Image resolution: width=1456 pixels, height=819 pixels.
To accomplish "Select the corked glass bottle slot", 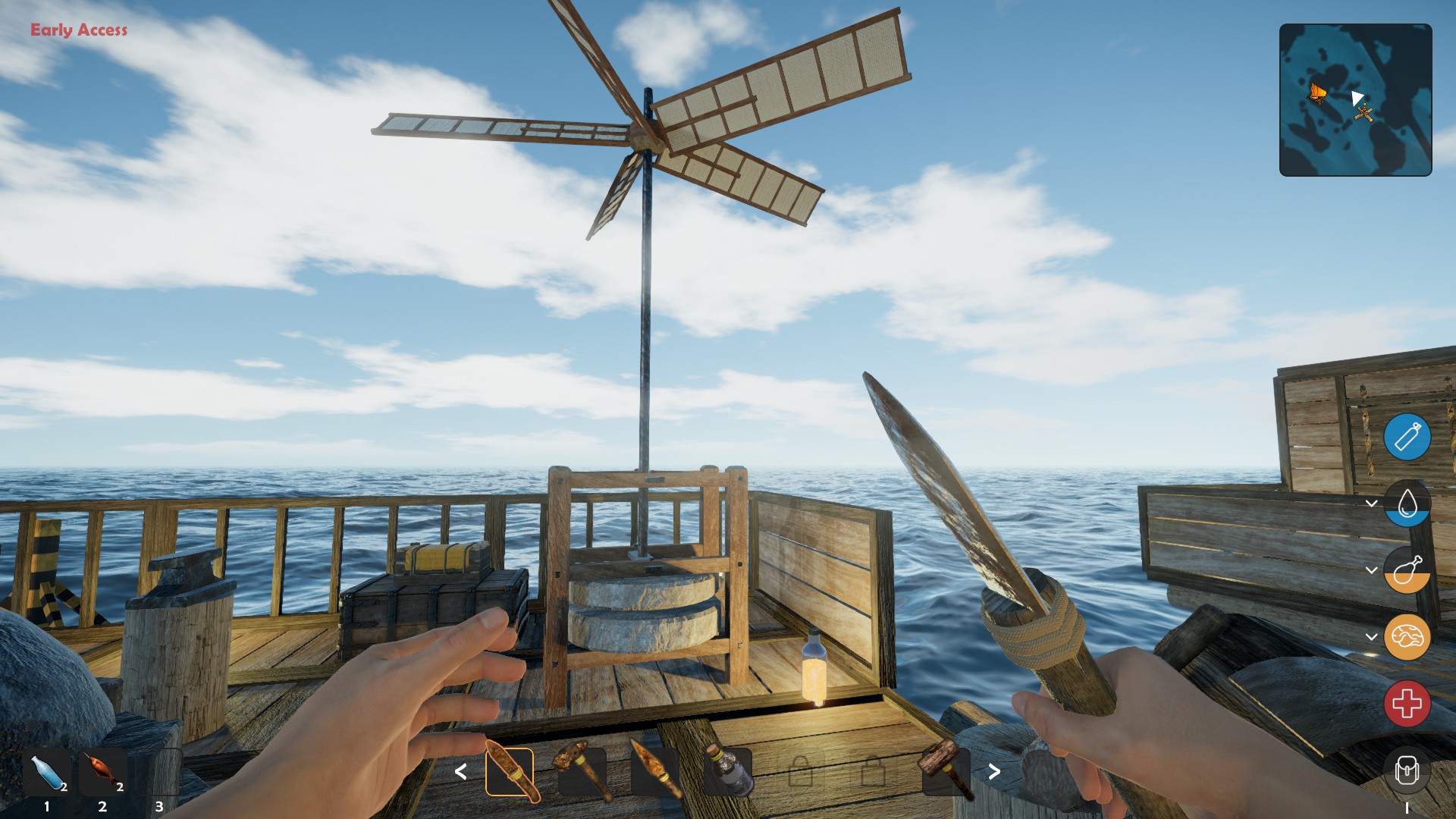I will coord(728,772).
